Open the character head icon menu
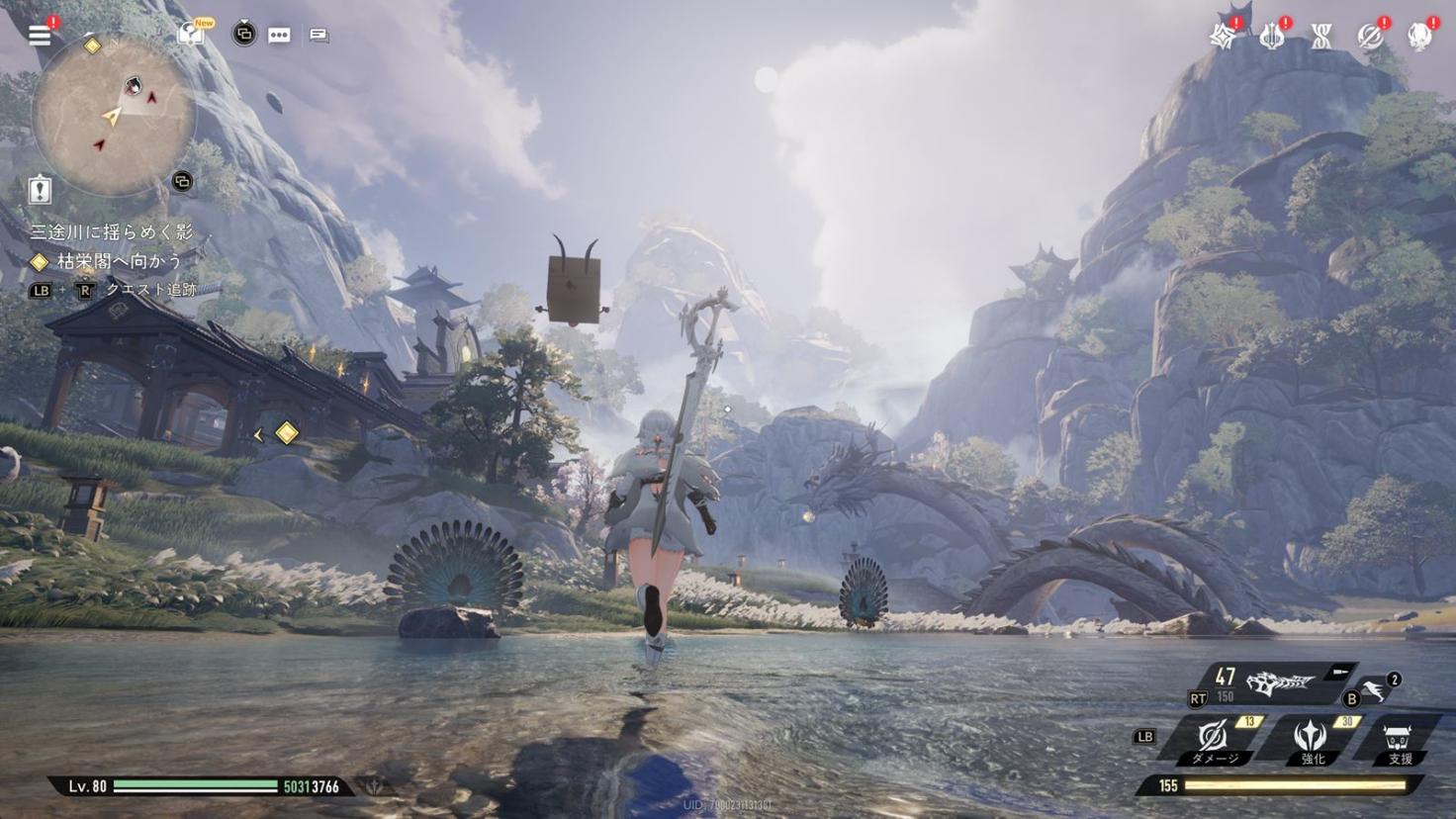Image resolution: width=1456 pixels, height=819 pixels. point(1419,37)
